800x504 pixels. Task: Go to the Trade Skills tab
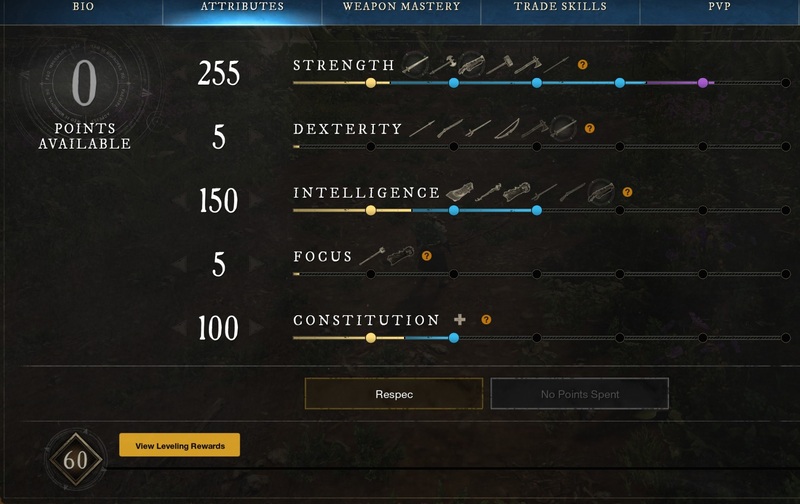click(560, 7)
